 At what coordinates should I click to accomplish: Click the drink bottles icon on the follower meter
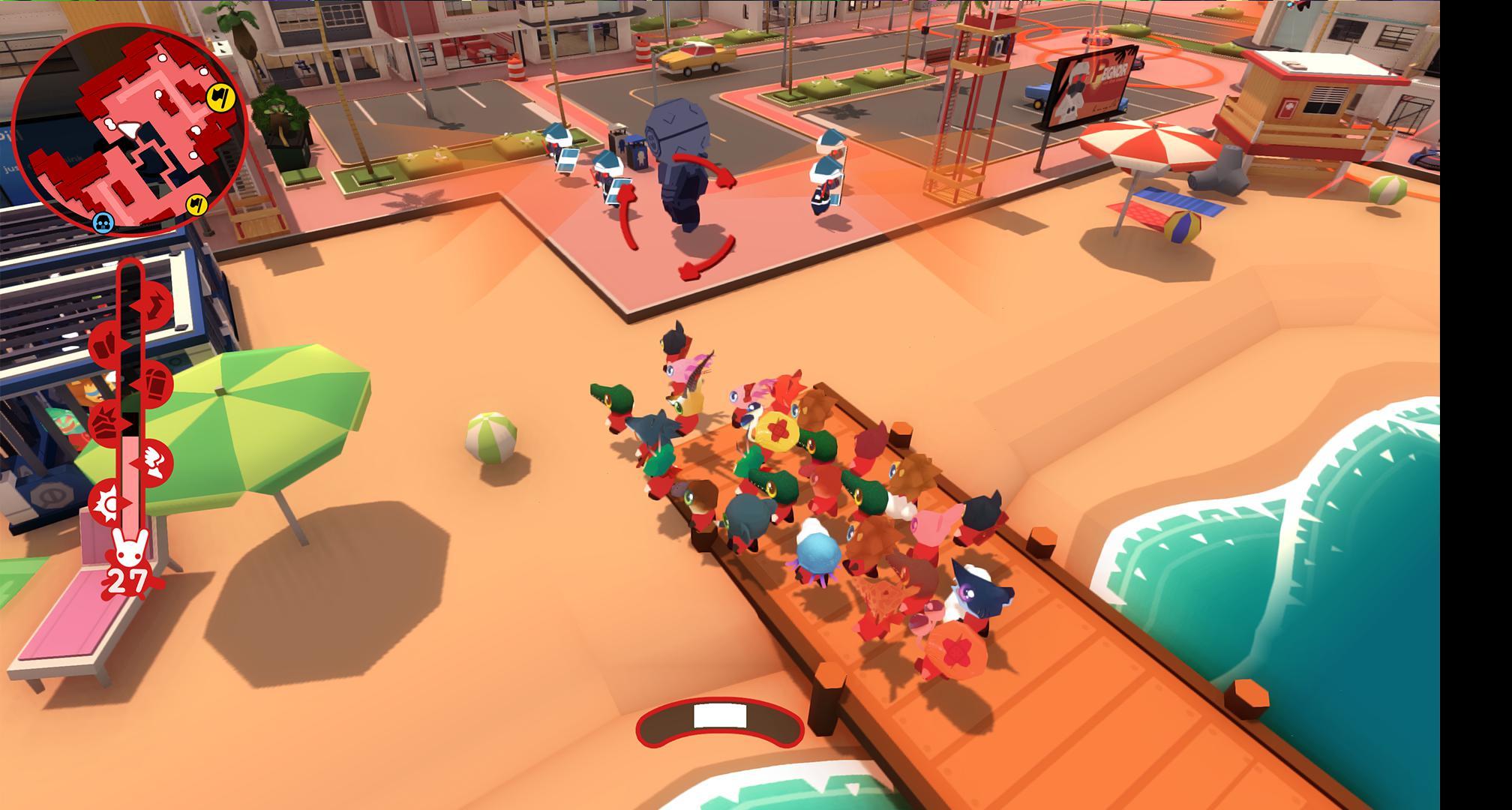(105, 344)
